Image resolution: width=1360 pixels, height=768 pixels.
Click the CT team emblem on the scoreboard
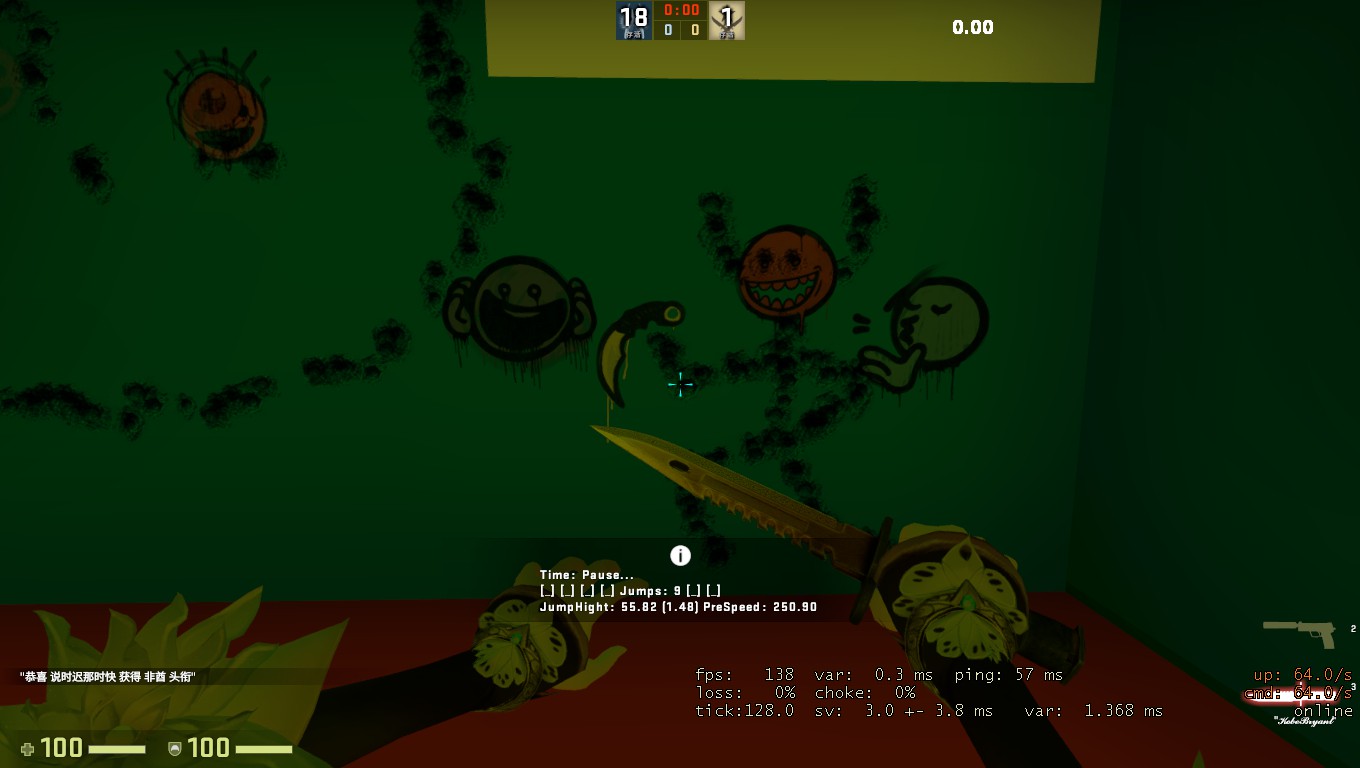[634, 20]
